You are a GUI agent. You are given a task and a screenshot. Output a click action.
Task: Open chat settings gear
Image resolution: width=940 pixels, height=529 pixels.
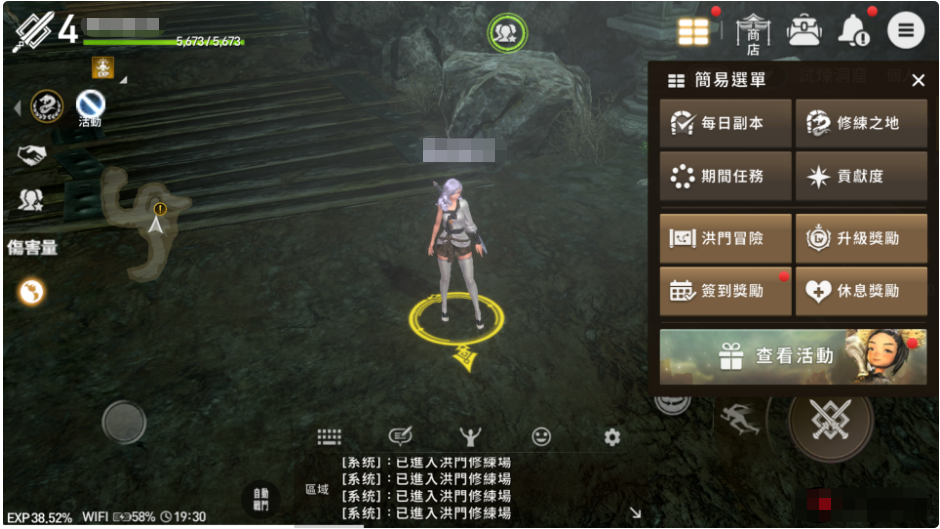point(612,437)
